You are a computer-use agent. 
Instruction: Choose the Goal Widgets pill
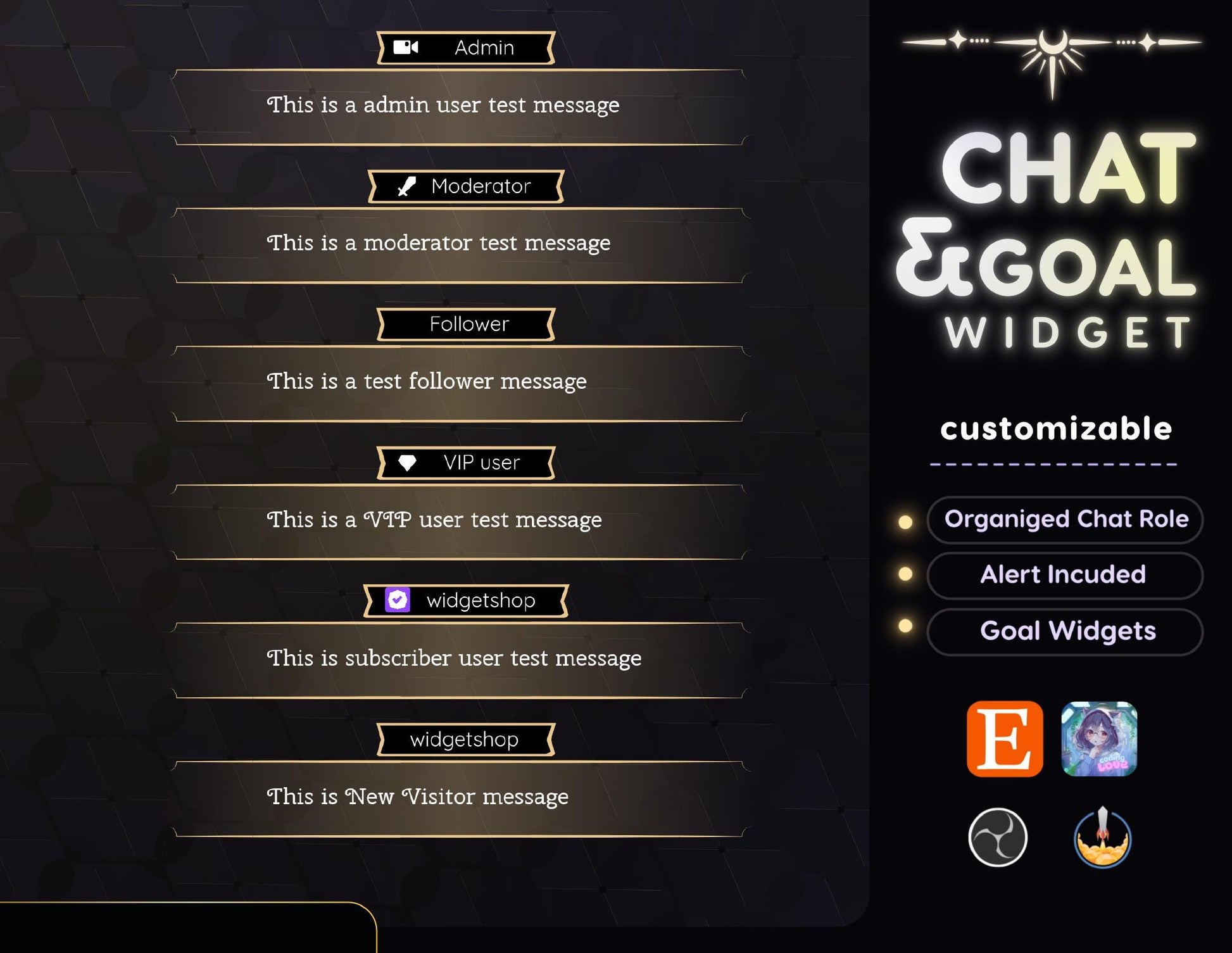[x=1065, y=631]
